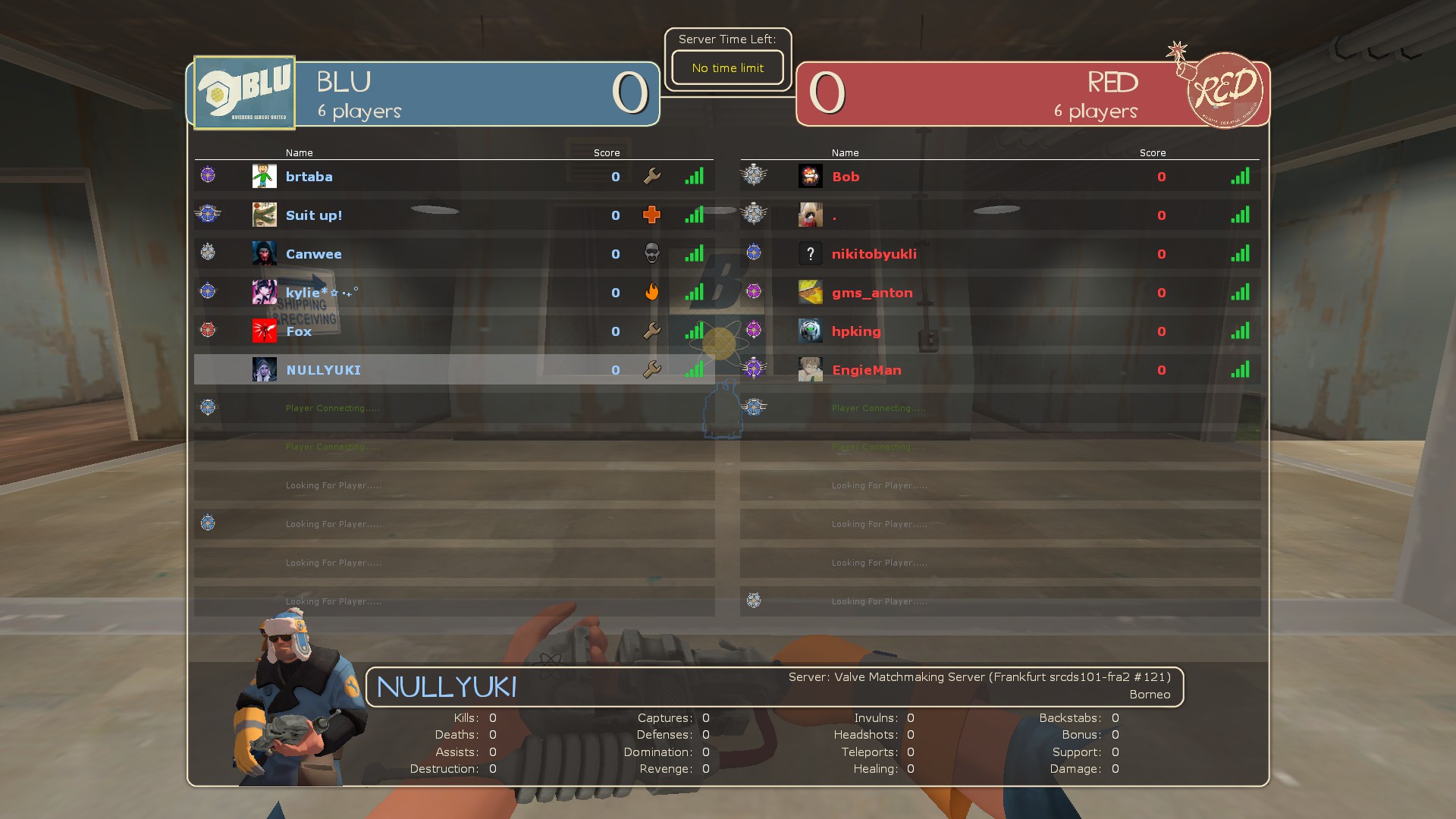Select the player name hpking
Screen dimensions: 1456x819
(x=856, y=331)
